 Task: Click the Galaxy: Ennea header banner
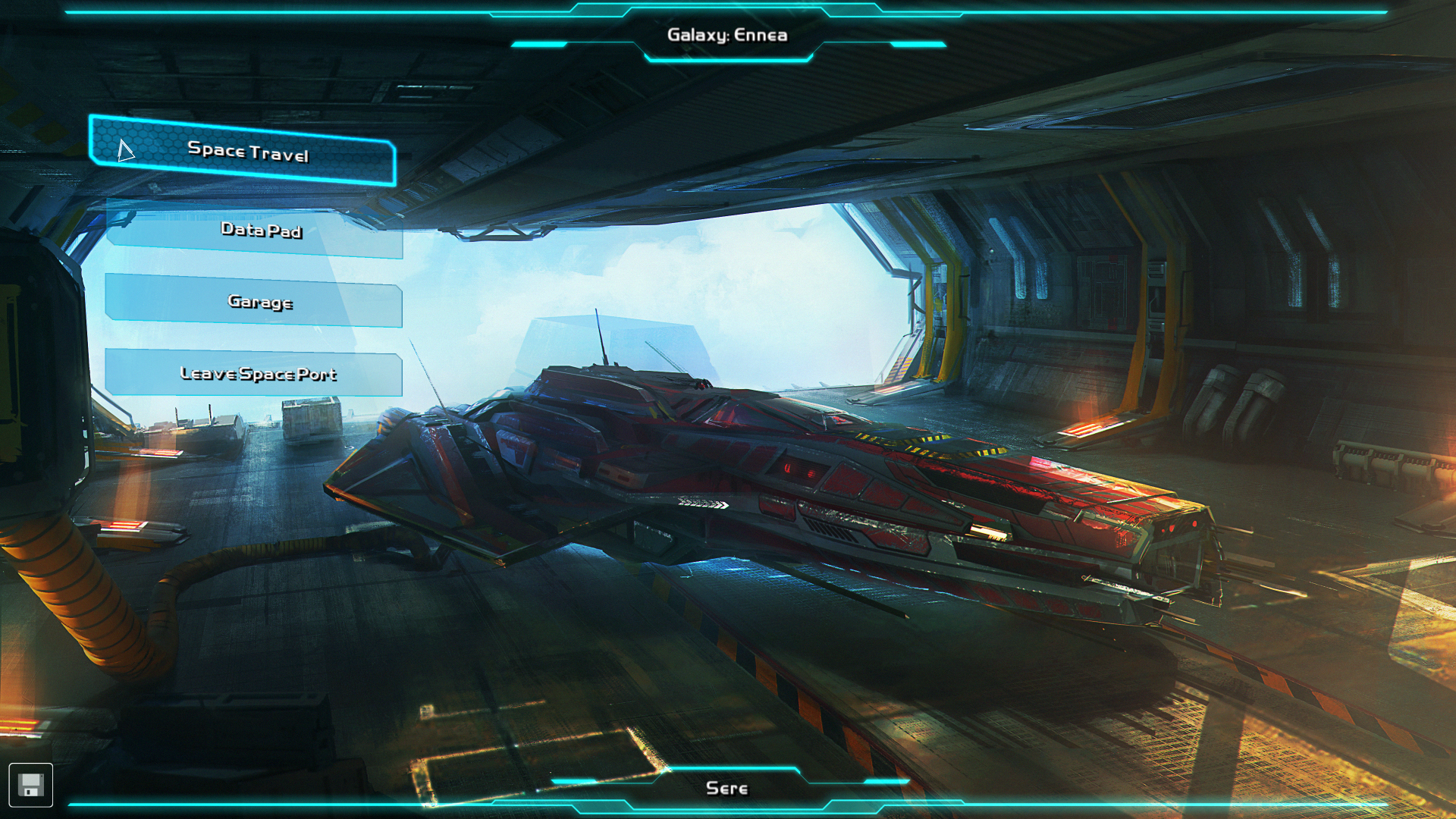[x=727, y=34]
